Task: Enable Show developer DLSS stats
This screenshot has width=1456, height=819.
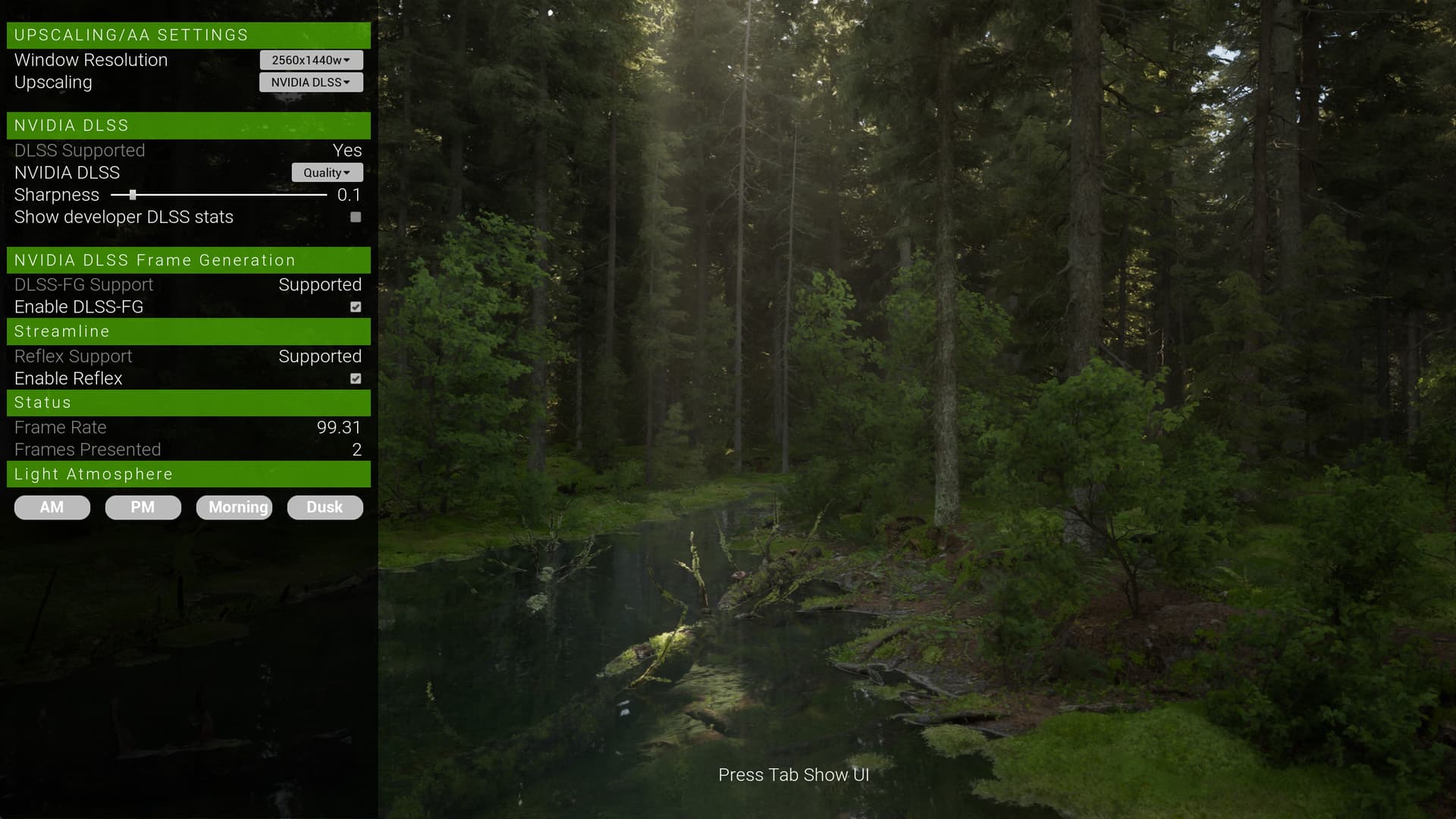Action: pyautogui.click(x=355, y=218)
